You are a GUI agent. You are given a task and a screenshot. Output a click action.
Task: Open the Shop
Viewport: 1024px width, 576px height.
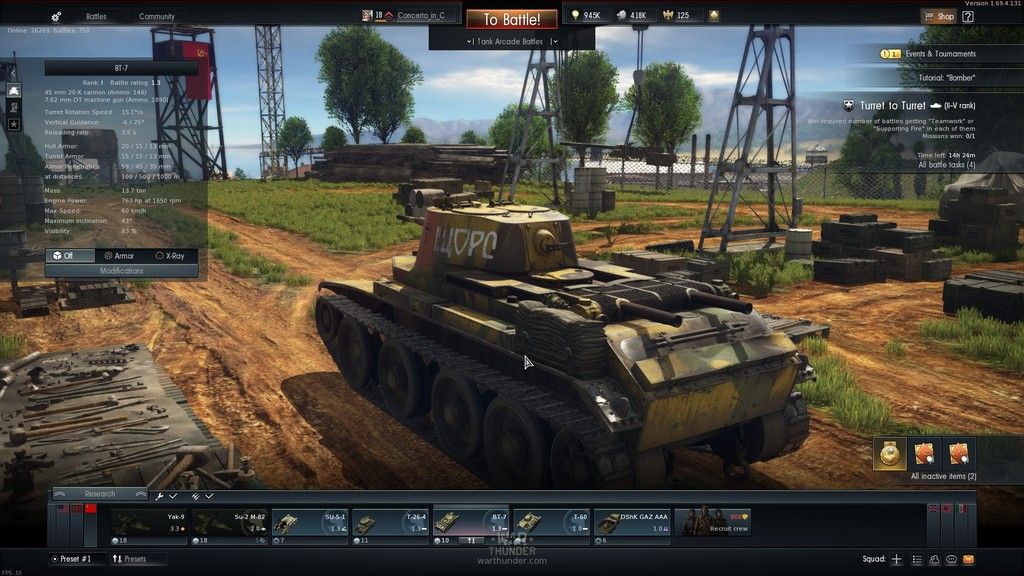pos(938,16)
